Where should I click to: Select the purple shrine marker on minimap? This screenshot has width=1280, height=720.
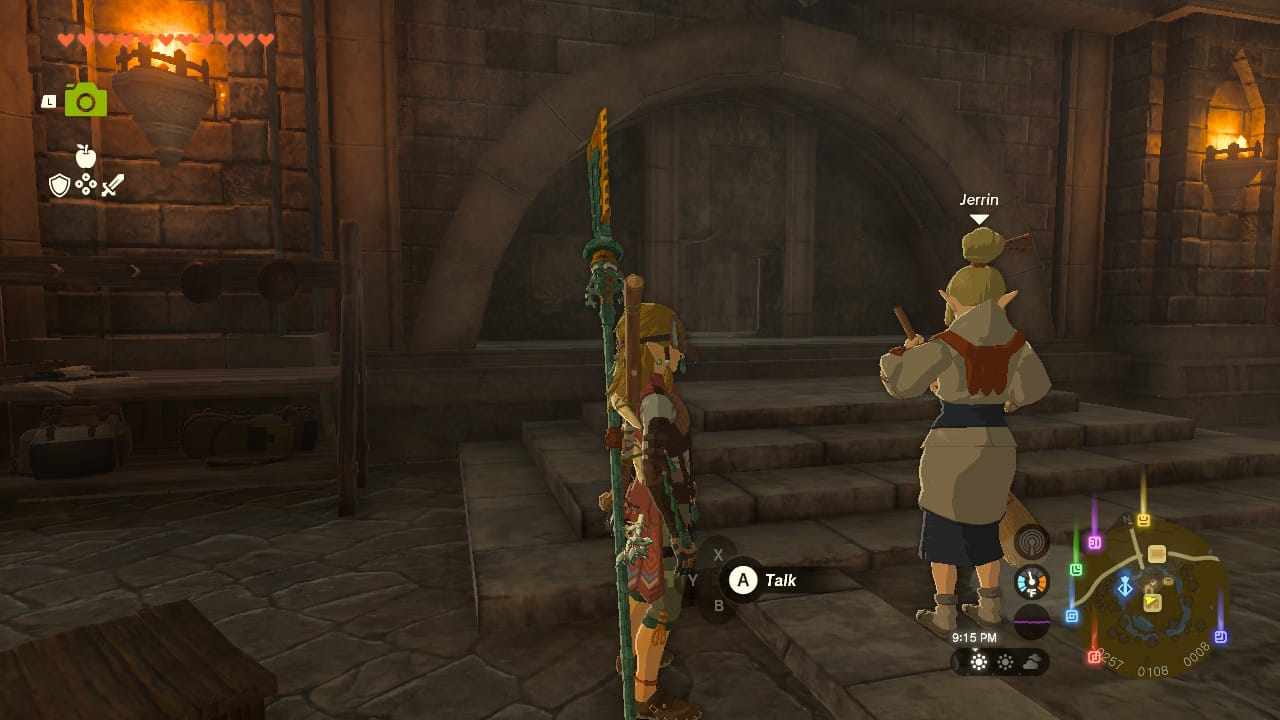point(1094,543)
